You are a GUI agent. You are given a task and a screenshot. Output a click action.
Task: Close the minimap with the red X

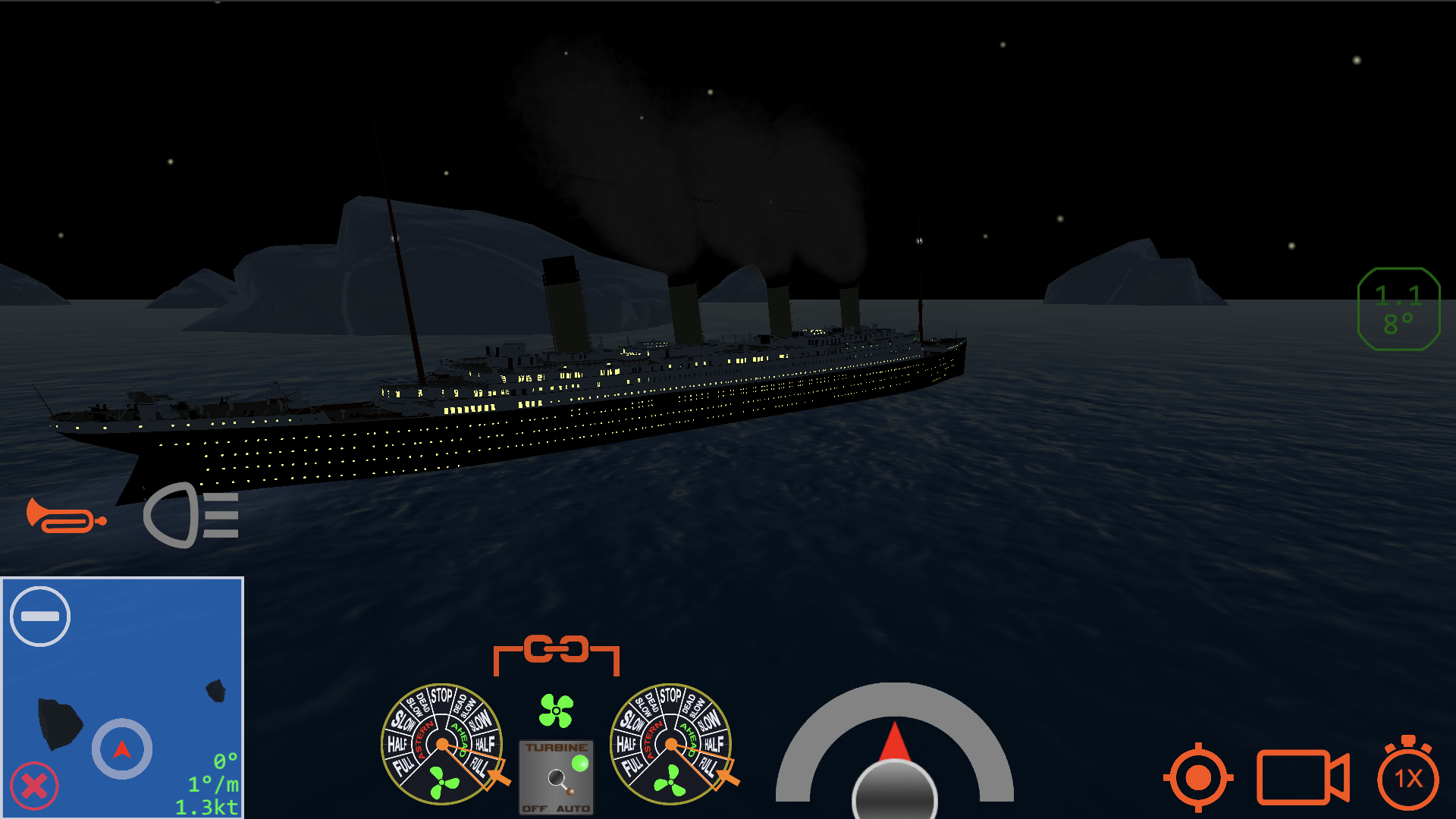pos(33,786)
